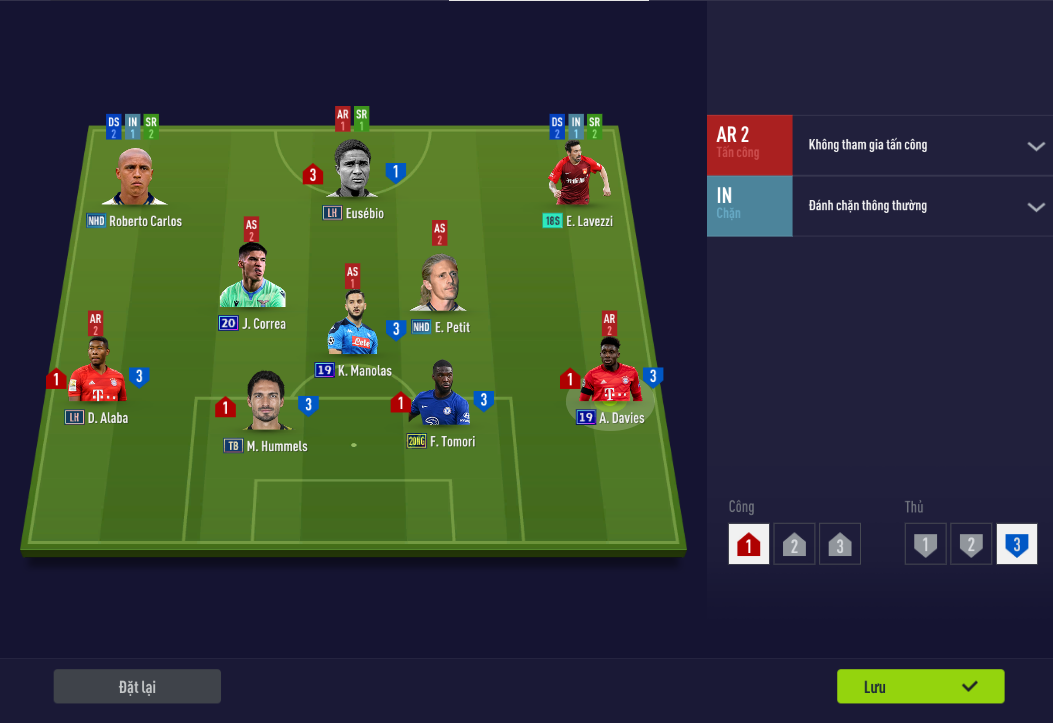Select A. Davies on the pitch

pyautogui.click(x=610, y=372)
